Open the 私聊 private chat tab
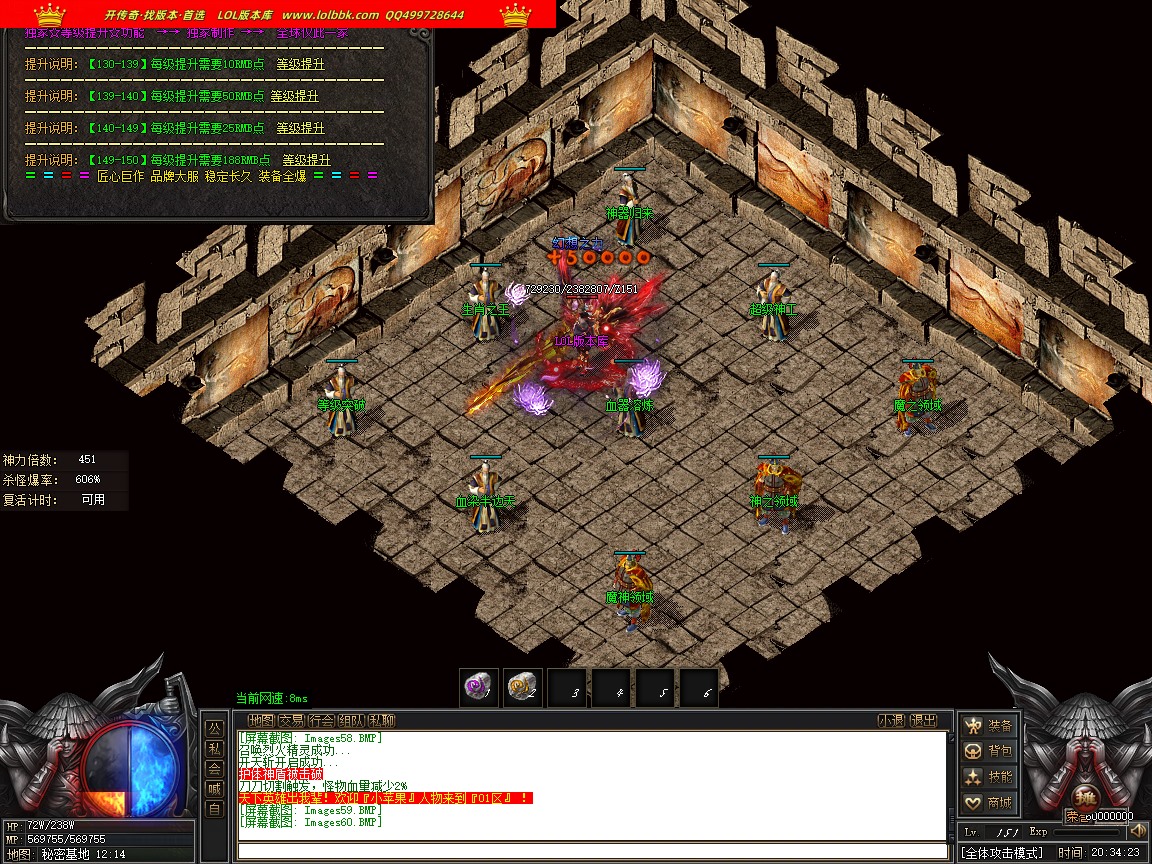This screenshot has width=1152, height=864. [381, 721]
